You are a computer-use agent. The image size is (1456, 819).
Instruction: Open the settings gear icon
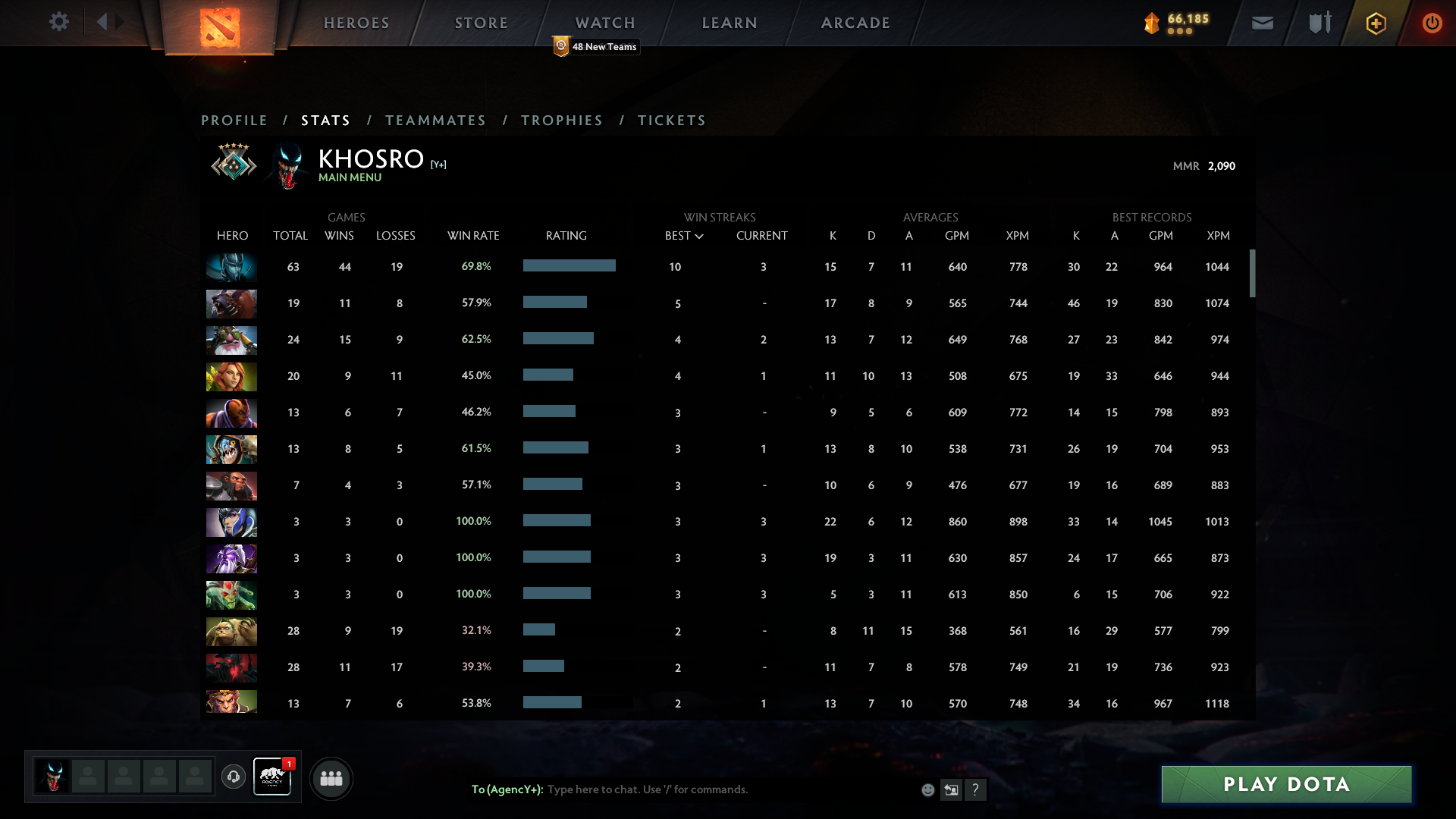59,22
